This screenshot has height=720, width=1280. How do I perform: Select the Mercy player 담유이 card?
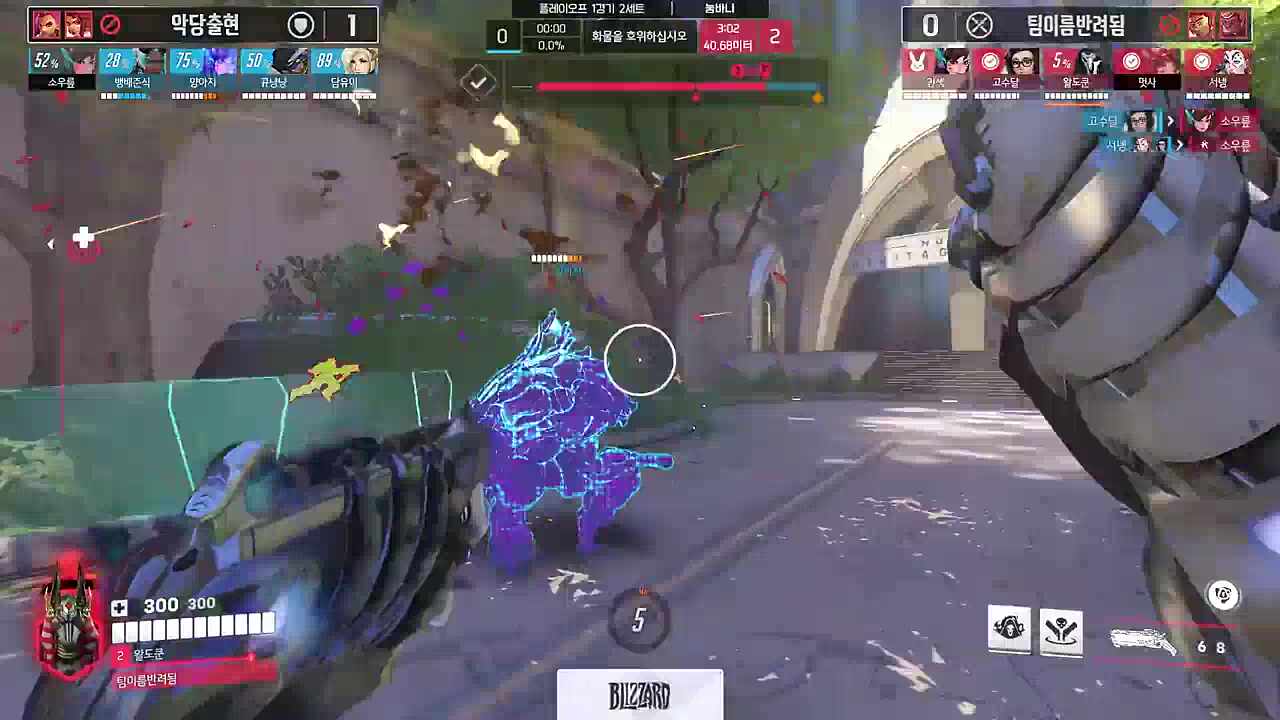coord(344,70)
